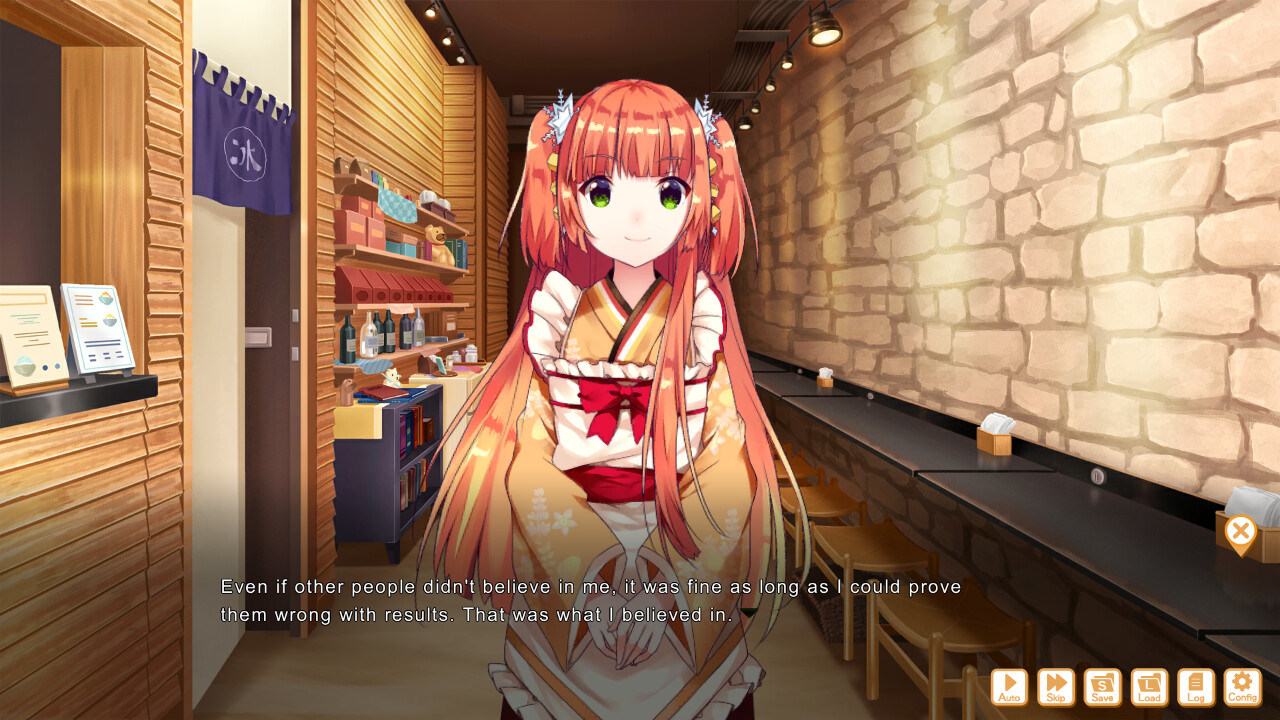
Task: Hide the dialogue box with the orange X
Action: click(1241, 531)
